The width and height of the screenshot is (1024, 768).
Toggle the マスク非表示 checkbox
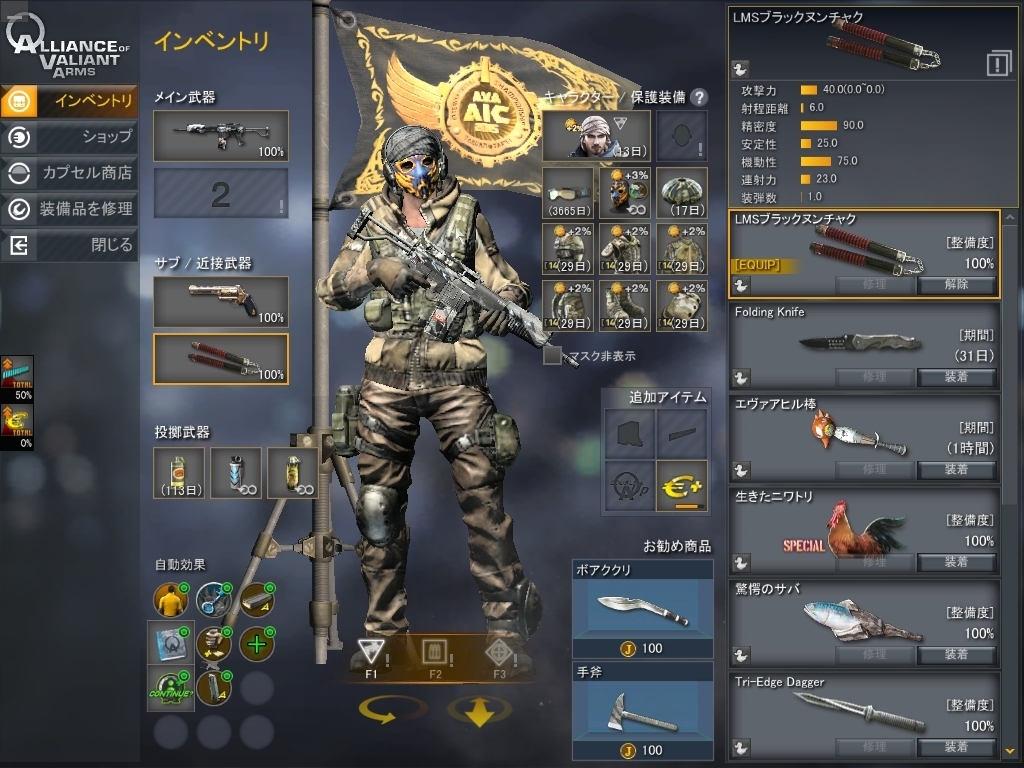click(x=552, y=355)
